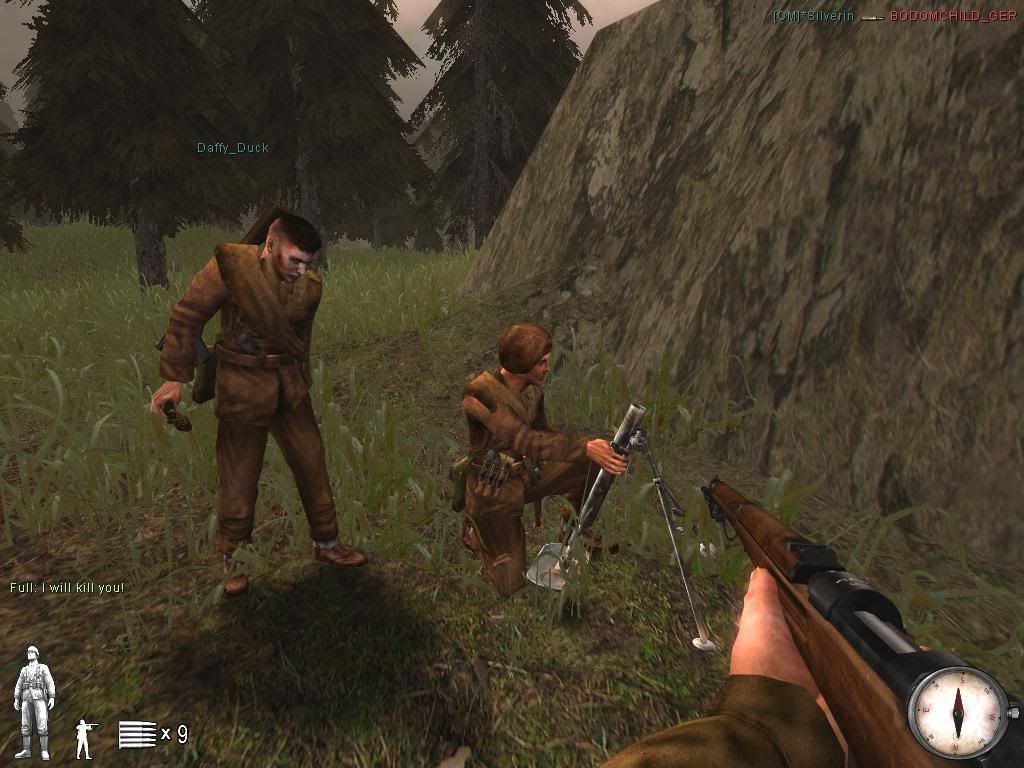1024x768 pixels.
Task: Select the Daffy_Duck player name tag
Action: coord(232,148)
